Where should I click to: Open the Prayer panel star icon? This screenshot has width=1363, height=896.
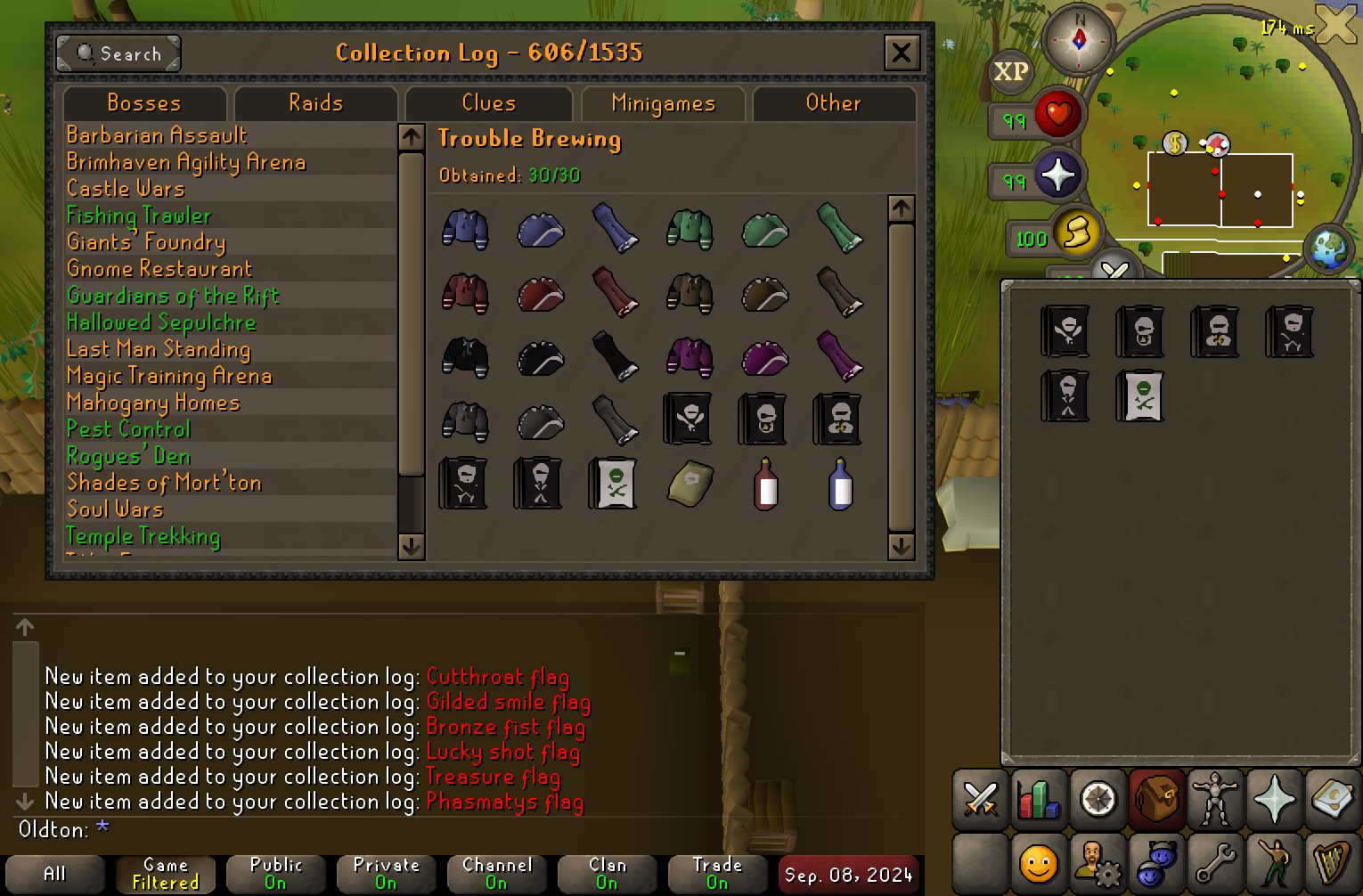[1276, 799]
